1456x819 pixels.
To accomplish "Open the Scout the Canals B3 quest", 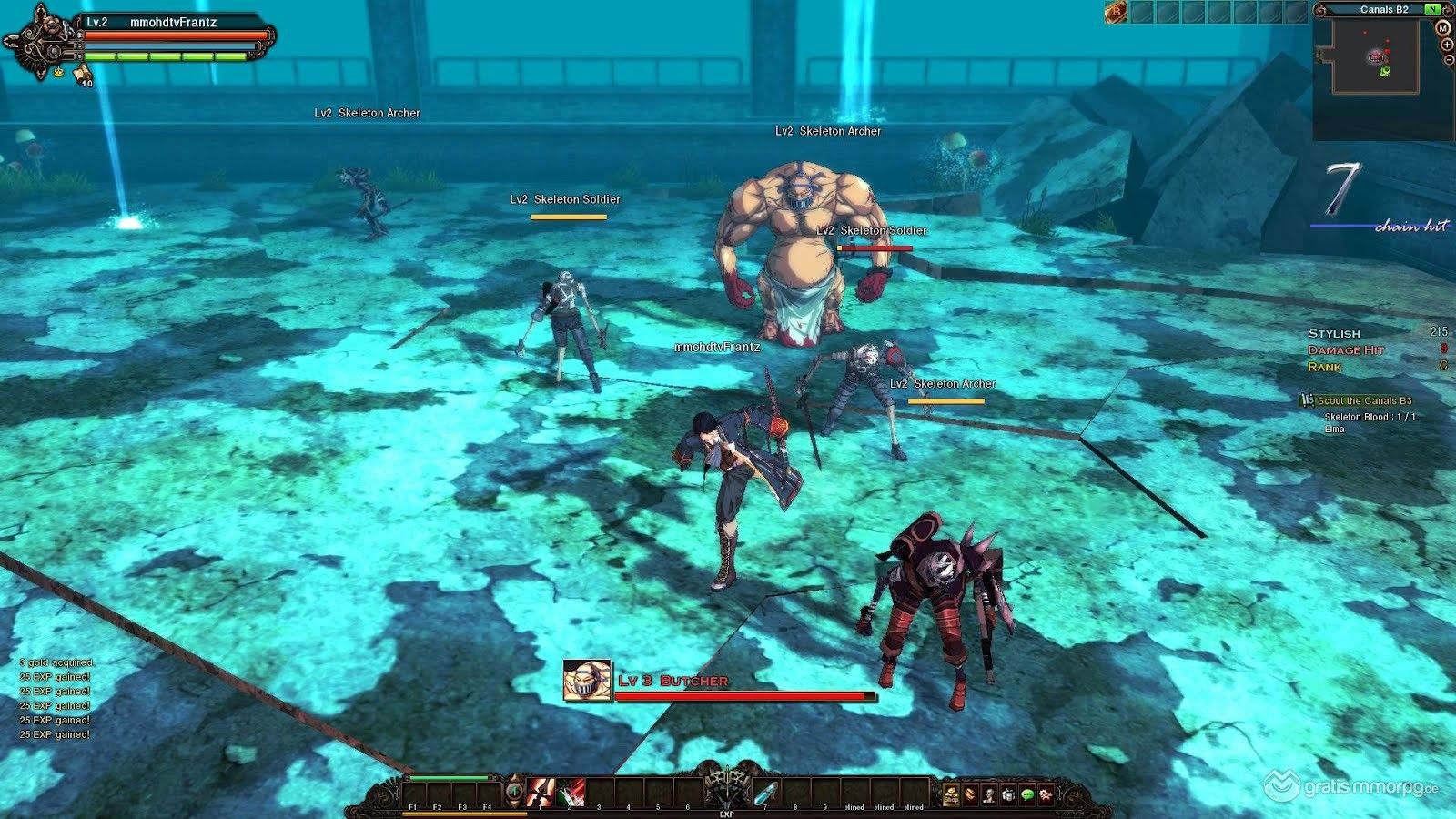I will click(x=1363, y=400).
